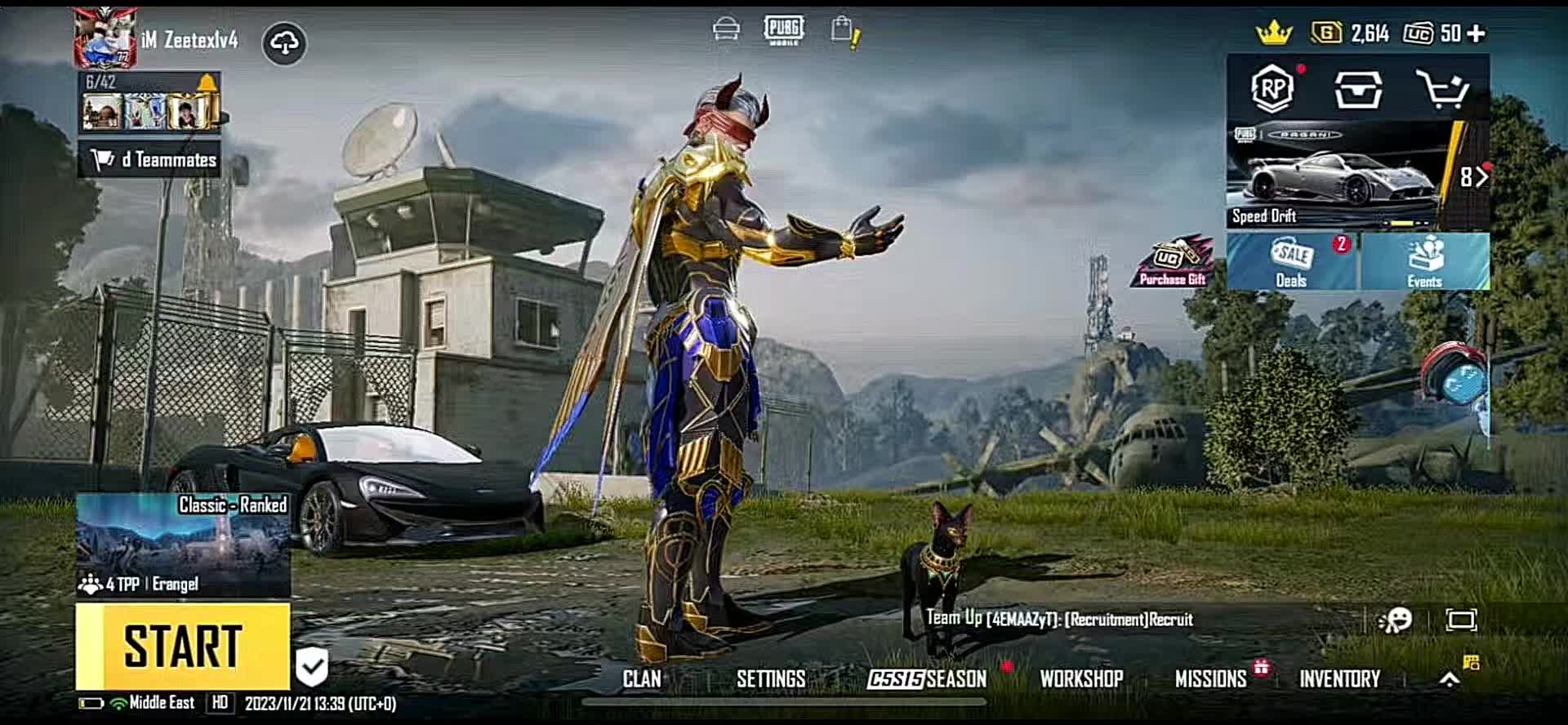Open the Royale Pass RP icon
This screenshot has width=1568, height=725.
[x=1272, y=88]
